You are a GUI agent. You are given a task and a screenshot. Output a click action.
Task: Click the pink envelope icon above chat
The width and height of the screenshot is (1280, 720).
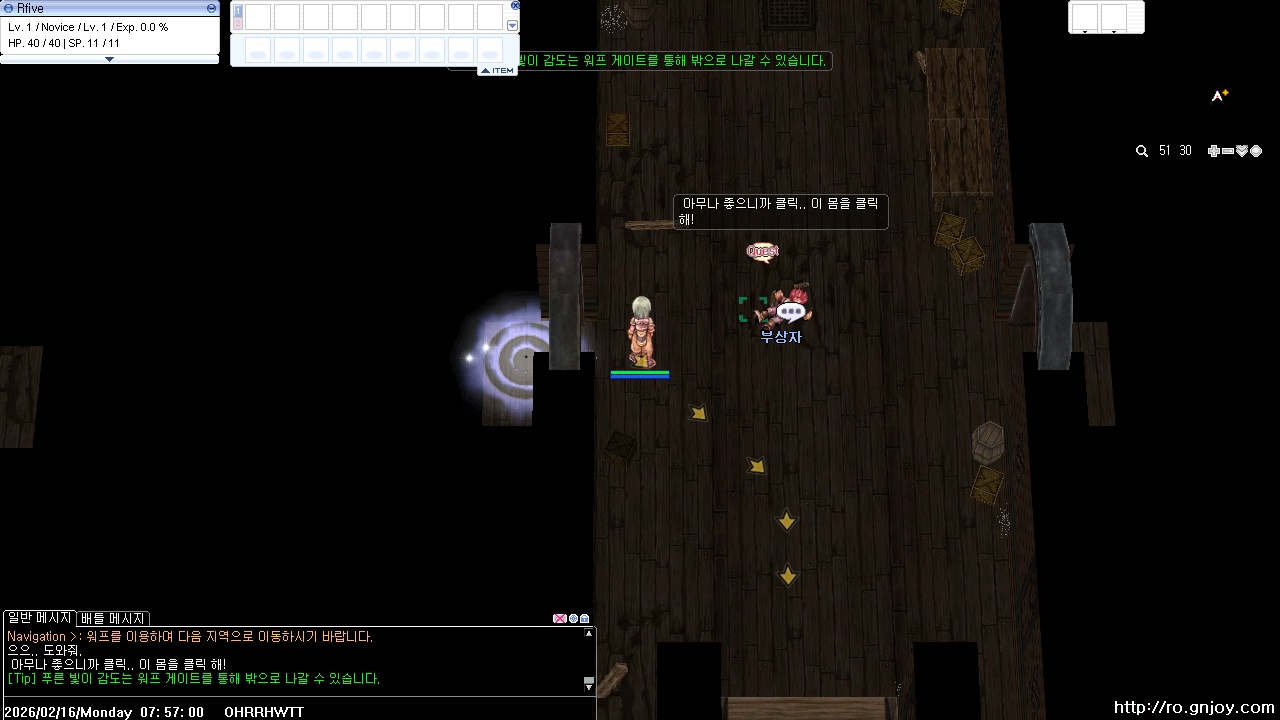(x=559, y=619)
